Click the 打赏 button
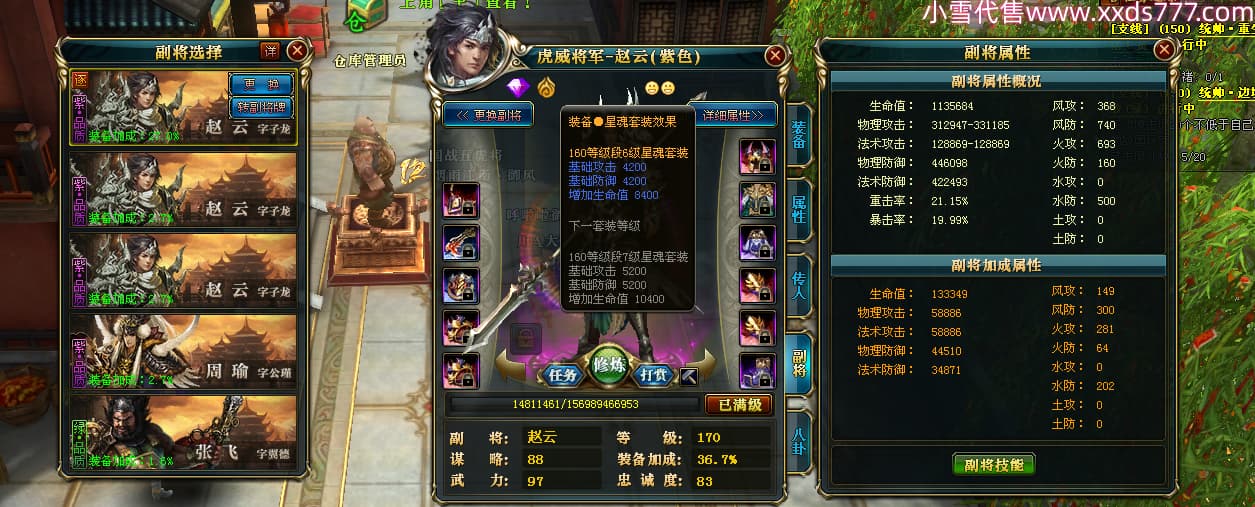This screenshot has width=1255, height=507. click(654, 375)
